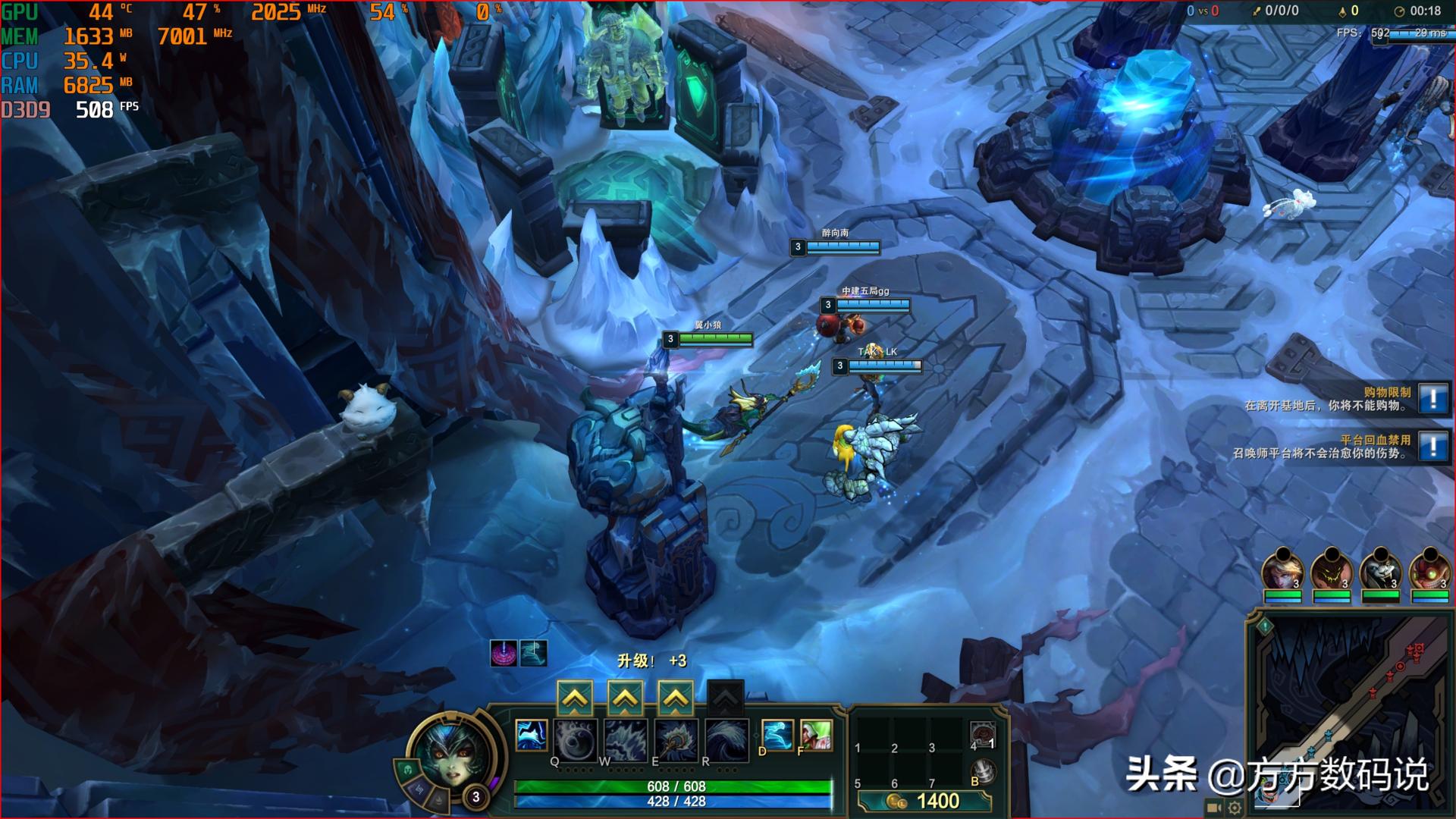Screen dimensions: 1456x819
Task: Cast the Q whirlpool bubble ability
Action: click(576, 739)
